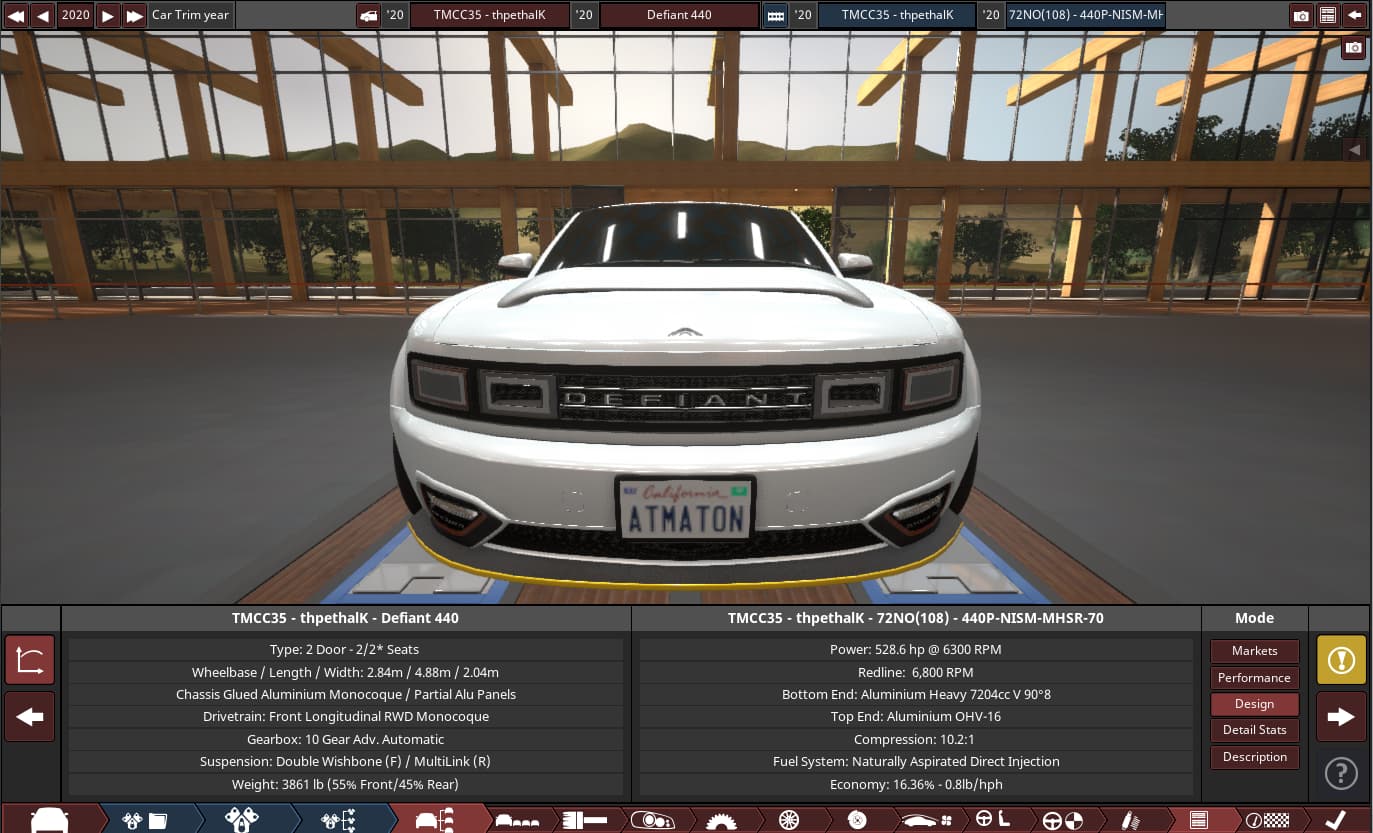The image size is (1373, 833).
Task: Open the wheels tab in bottom toolbar
Action: tap(789, 820)
